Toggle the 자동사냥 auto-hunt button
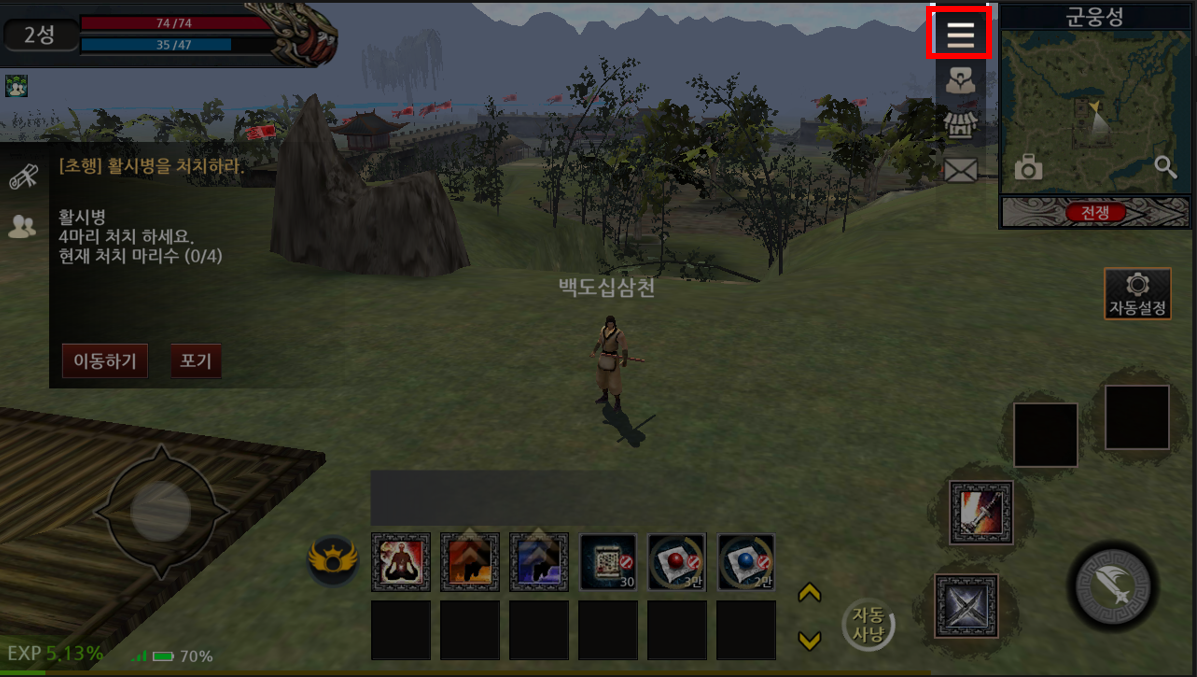This screenshot has height=677, width=1197. tap(867, 625)
